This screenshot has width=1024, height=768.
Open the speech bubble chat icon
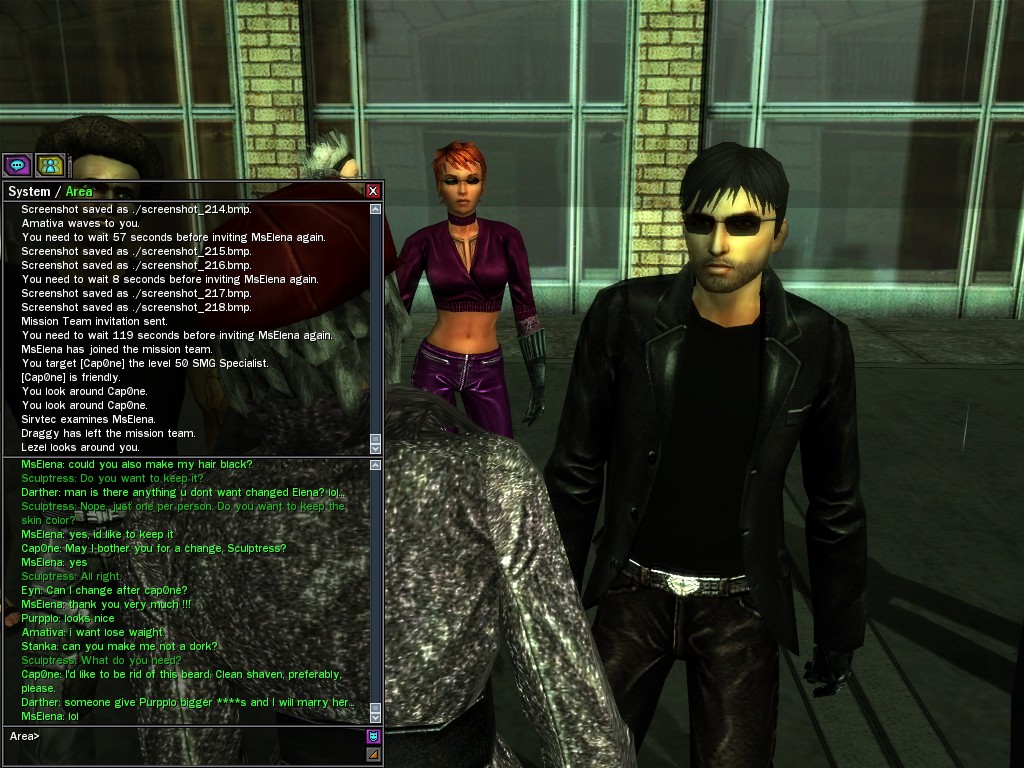tap(16, 165)
